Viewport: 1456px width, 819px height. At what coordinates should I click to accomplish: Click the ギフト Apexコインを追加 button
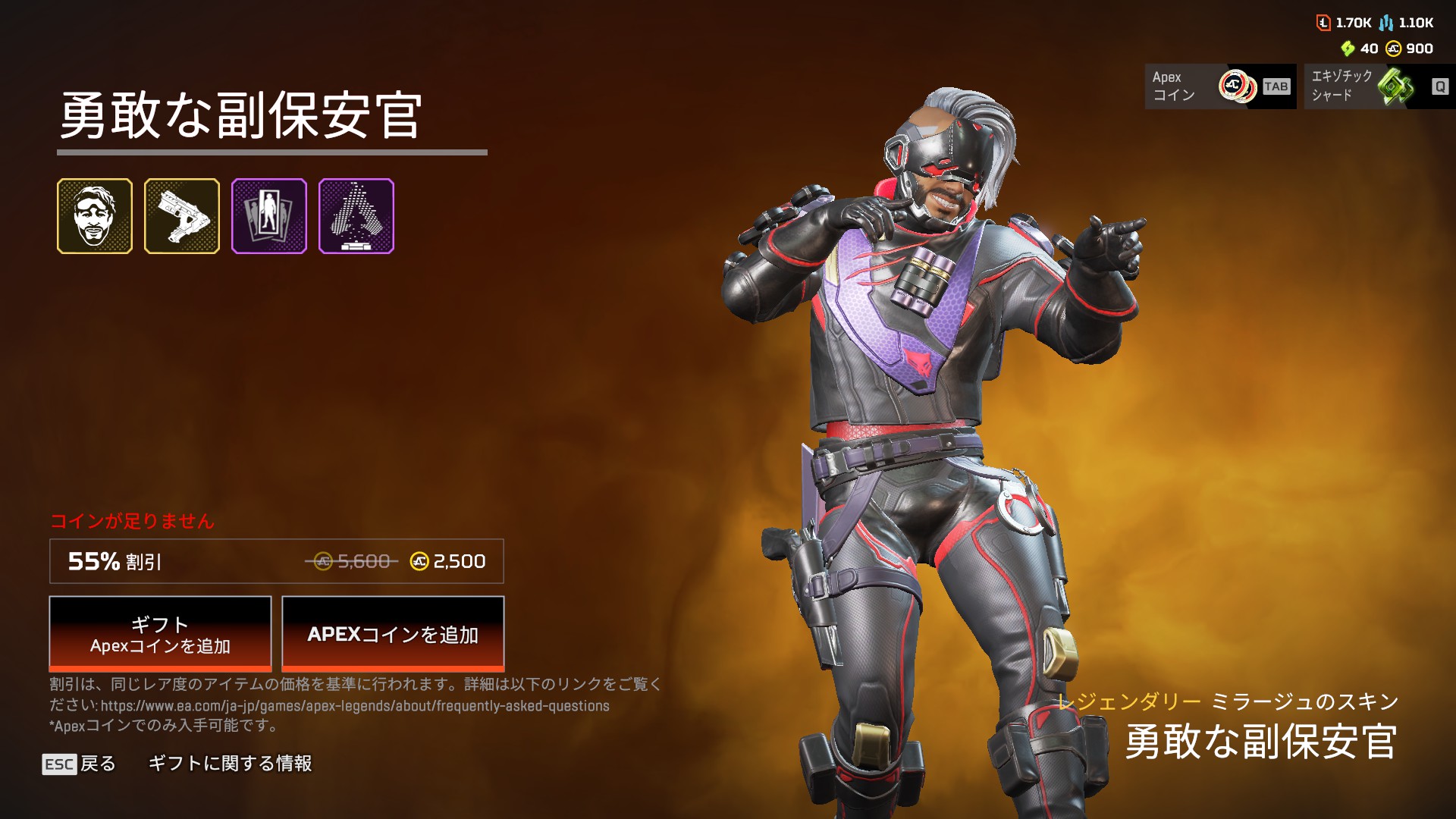[160, 634]
